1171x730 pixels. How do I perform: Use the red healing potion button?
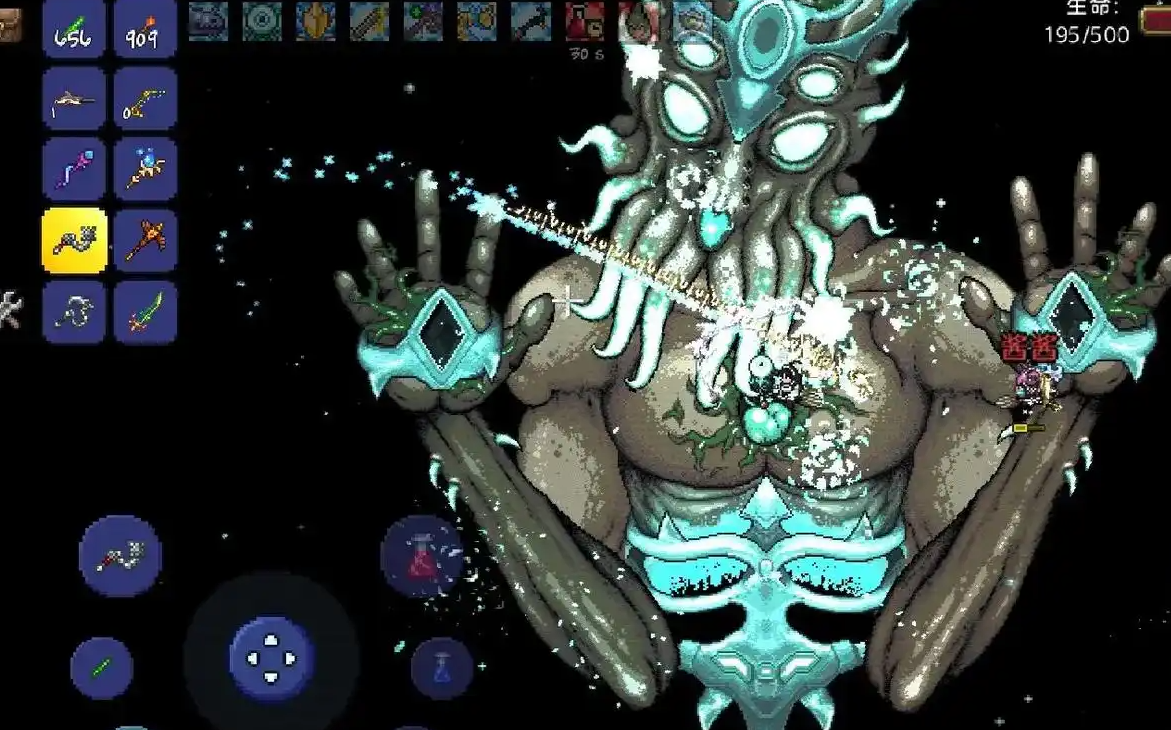(422, 556)
